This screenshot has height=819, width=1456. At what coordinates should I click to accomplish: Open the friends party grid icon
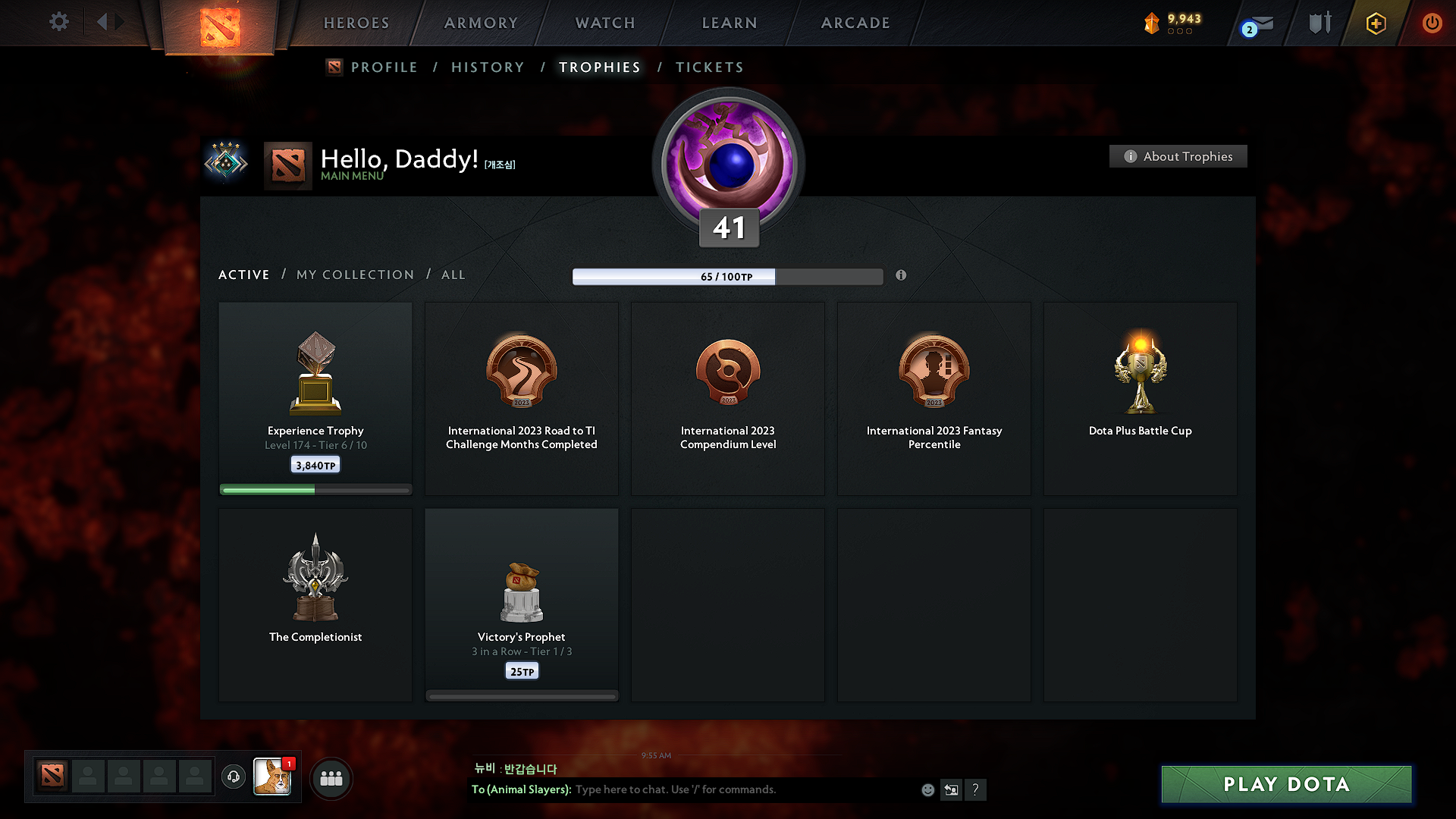[331, 778]
